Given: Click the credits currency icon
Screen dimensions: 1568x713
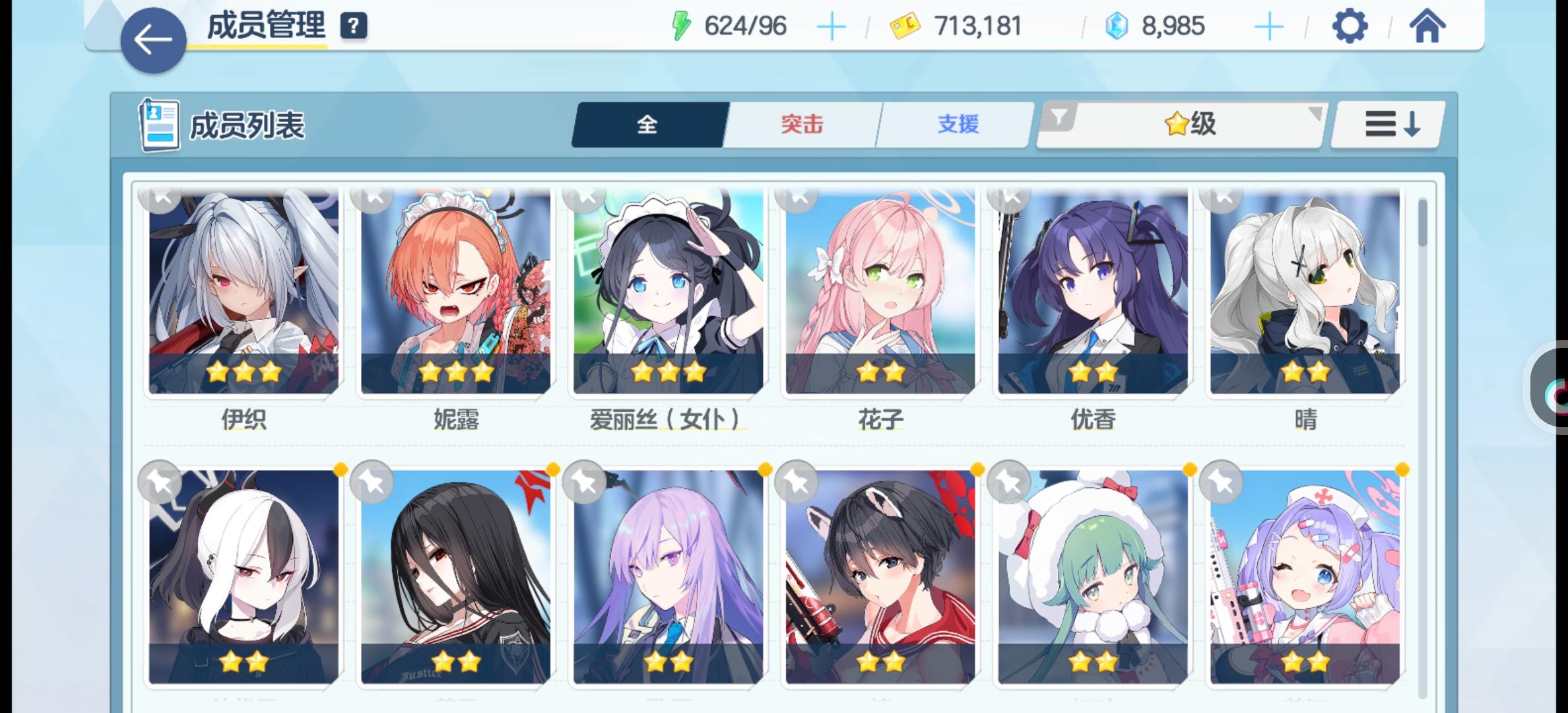Looking at the screenshot, I should [905, 26].
